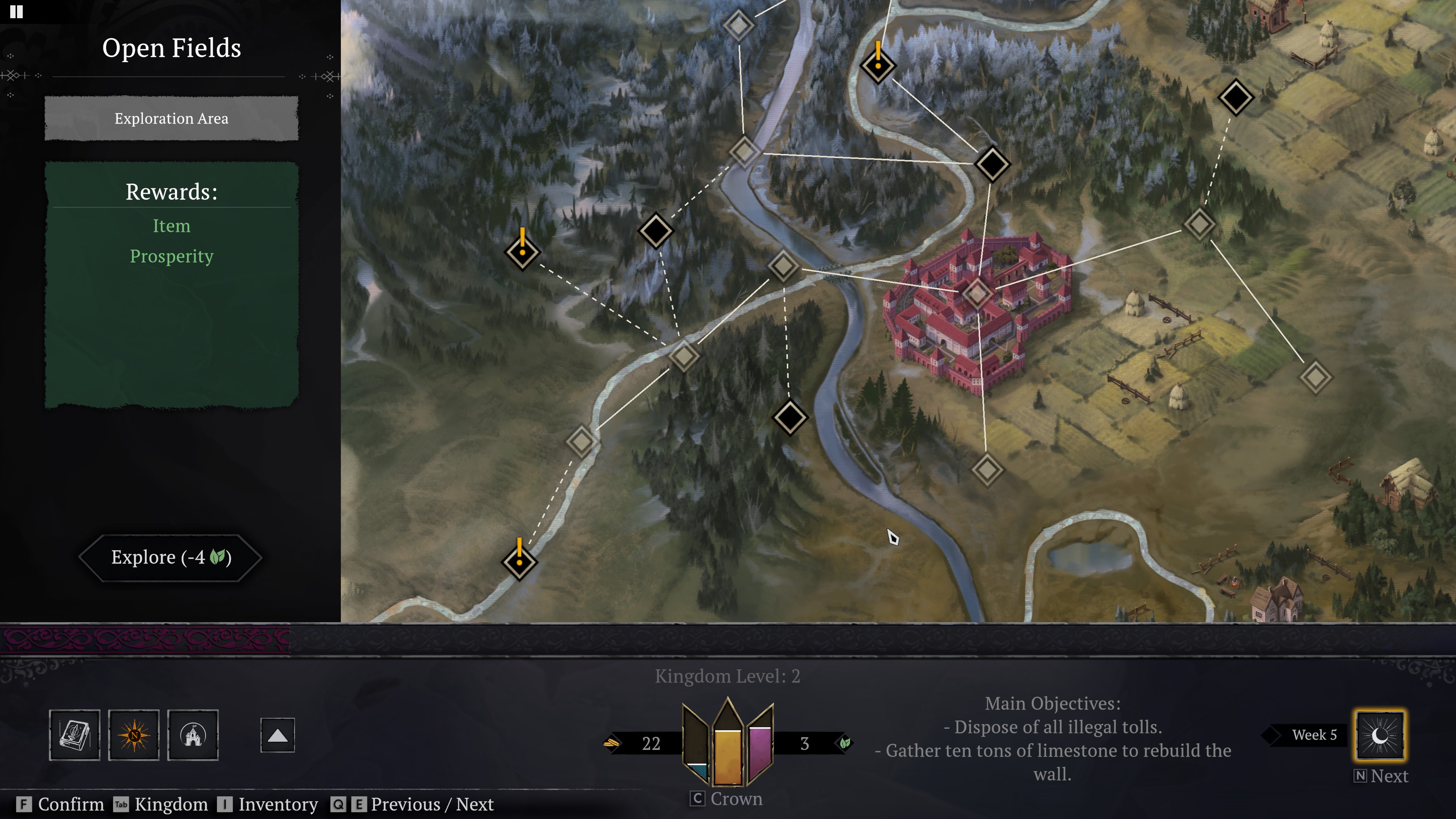This screenshot has width=1456, height=819.
Task: Open the castle kingdom overview icon
Action: 193,735
